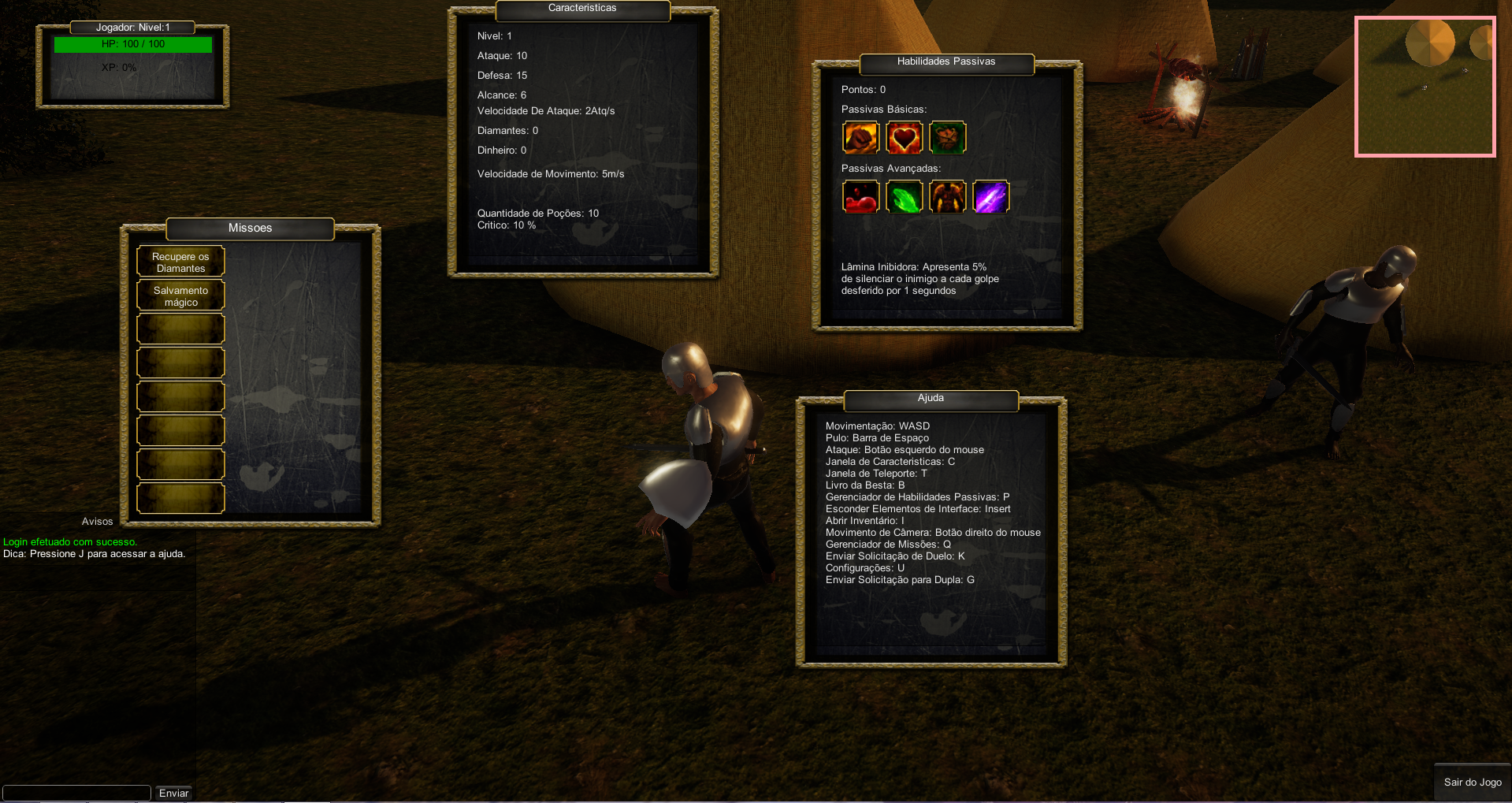Viewport: 1512px width, 803px height.
Task: Click the chat message input field
Action: click(76, 793)
